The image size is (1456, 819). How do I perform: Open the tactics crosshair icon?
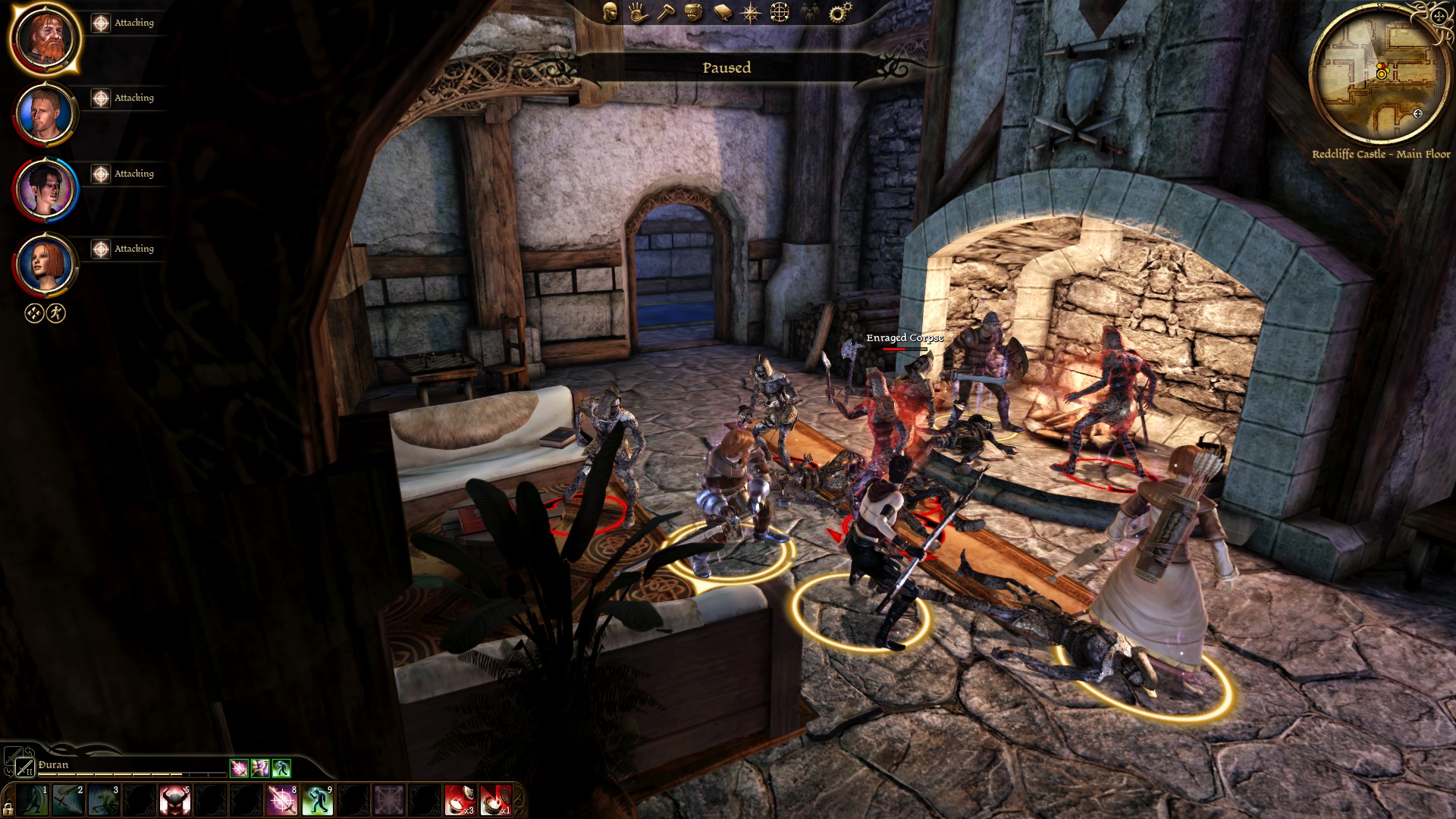coord(780,12)
